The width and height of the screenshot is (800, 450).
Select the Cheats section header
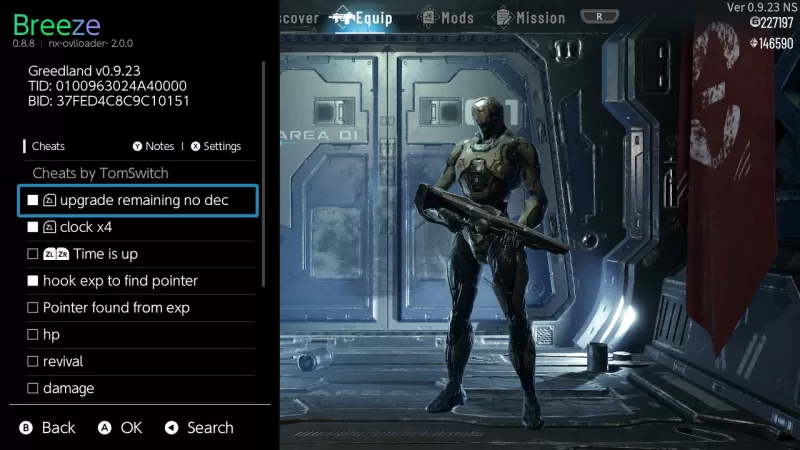point(48,146)
